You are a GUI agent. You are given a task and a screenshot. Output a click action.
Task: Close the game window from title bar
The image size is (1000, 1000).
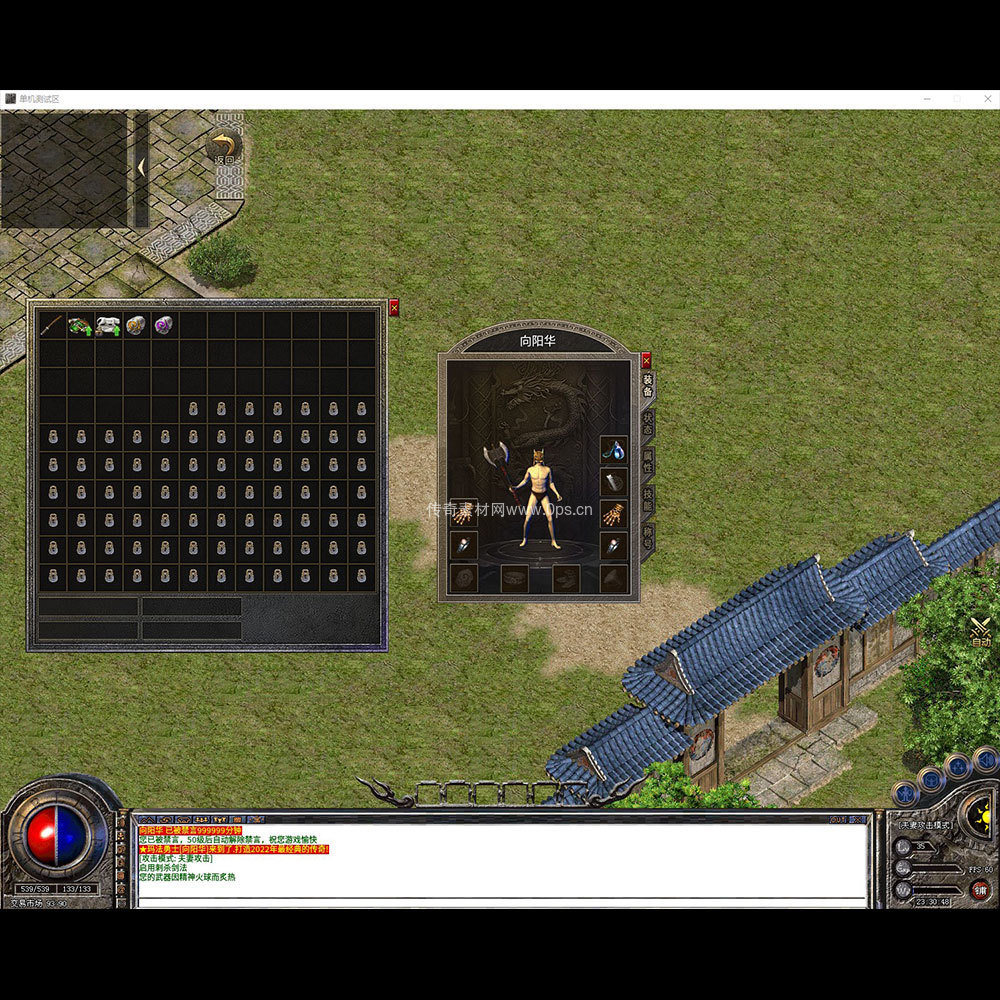point(984,99)
